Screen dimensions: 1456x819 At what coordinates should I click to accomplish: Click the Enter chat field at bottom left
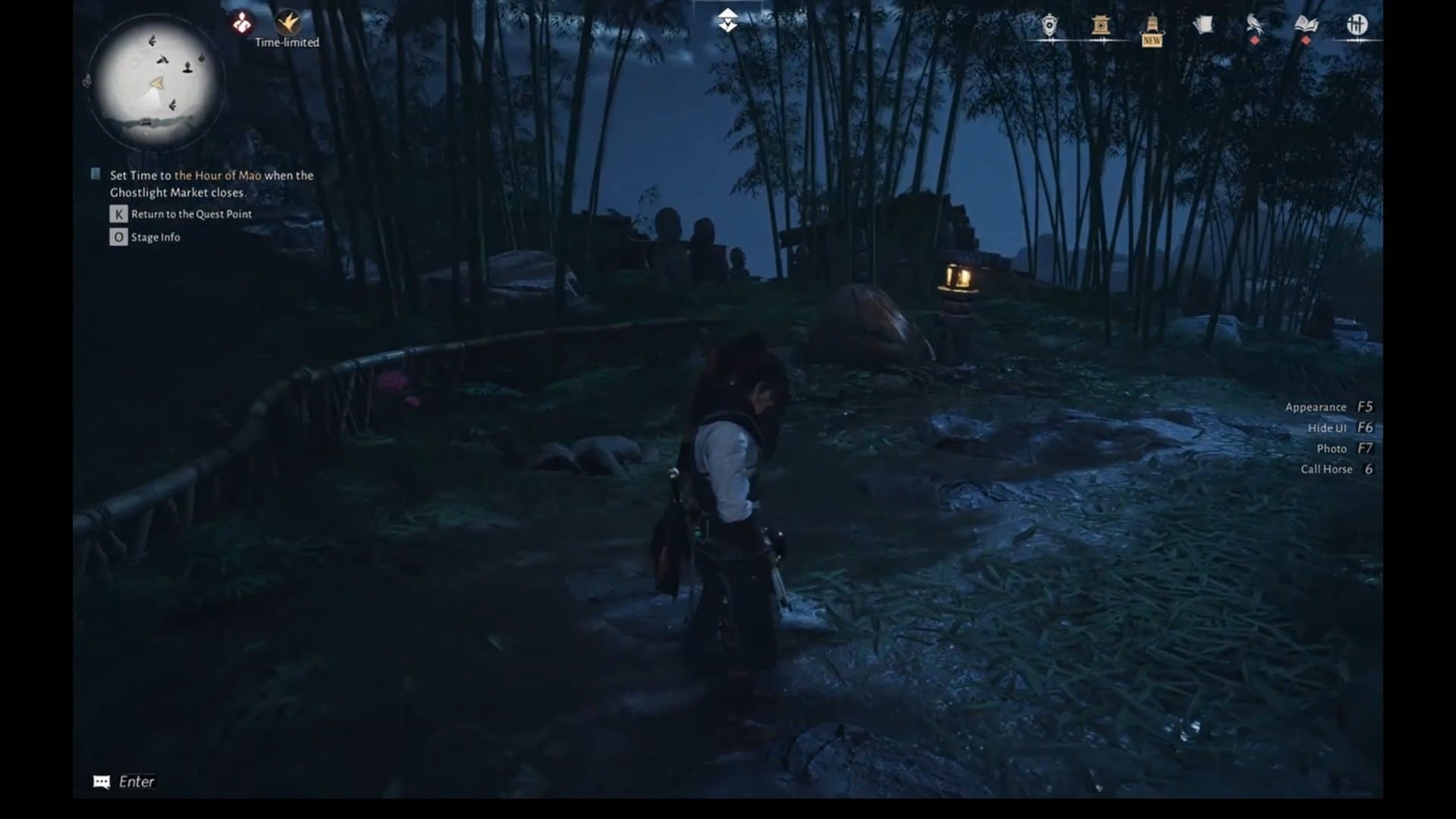(x=125, y=781)
